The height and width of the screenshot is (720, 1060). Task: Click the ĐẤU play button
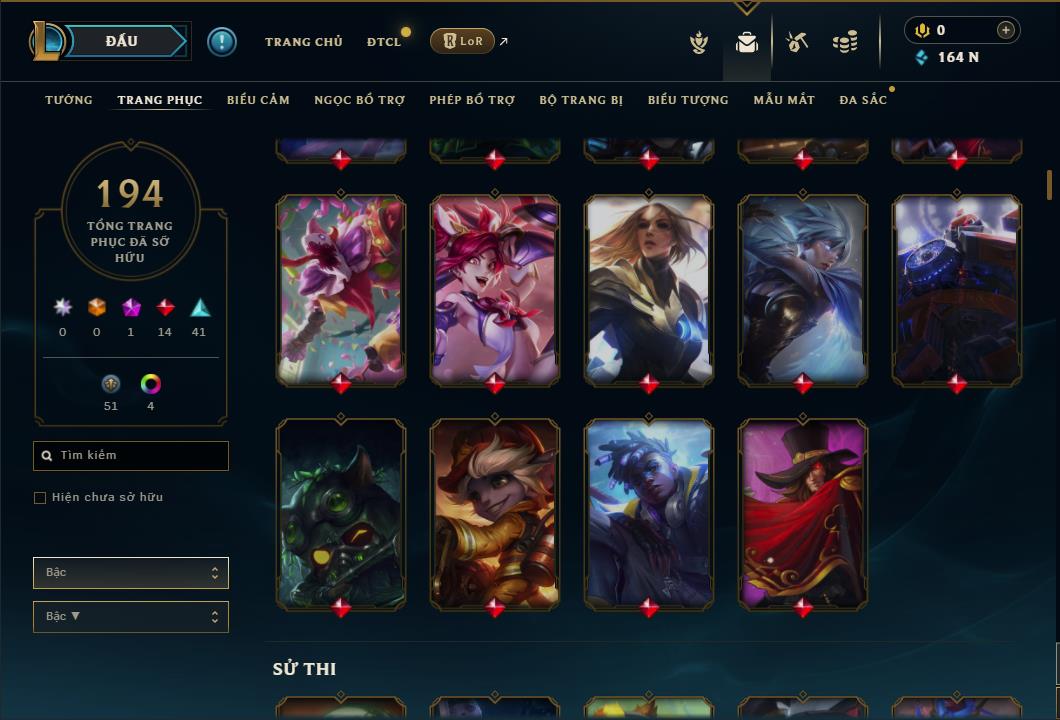tap(121, 41)
